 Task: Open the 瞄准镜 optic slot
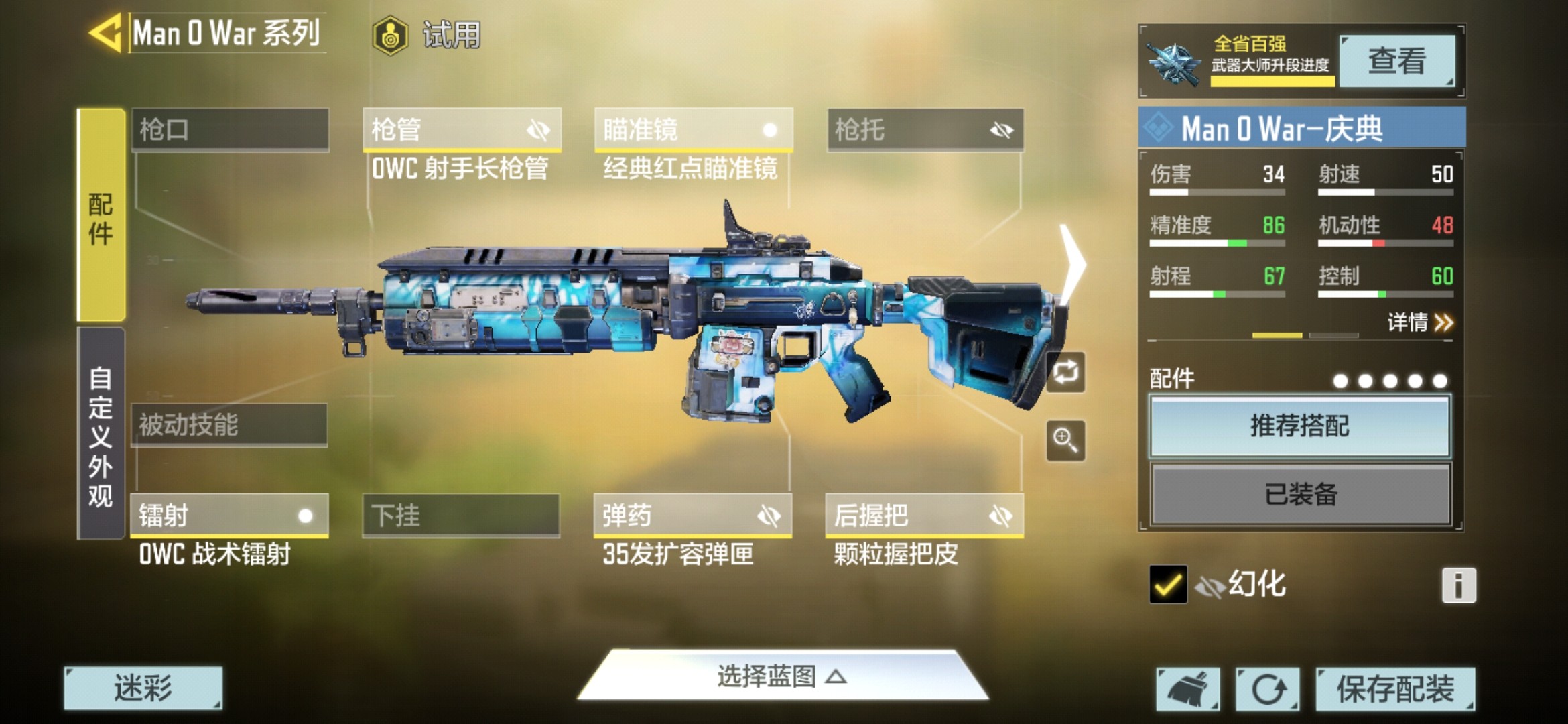693,129
